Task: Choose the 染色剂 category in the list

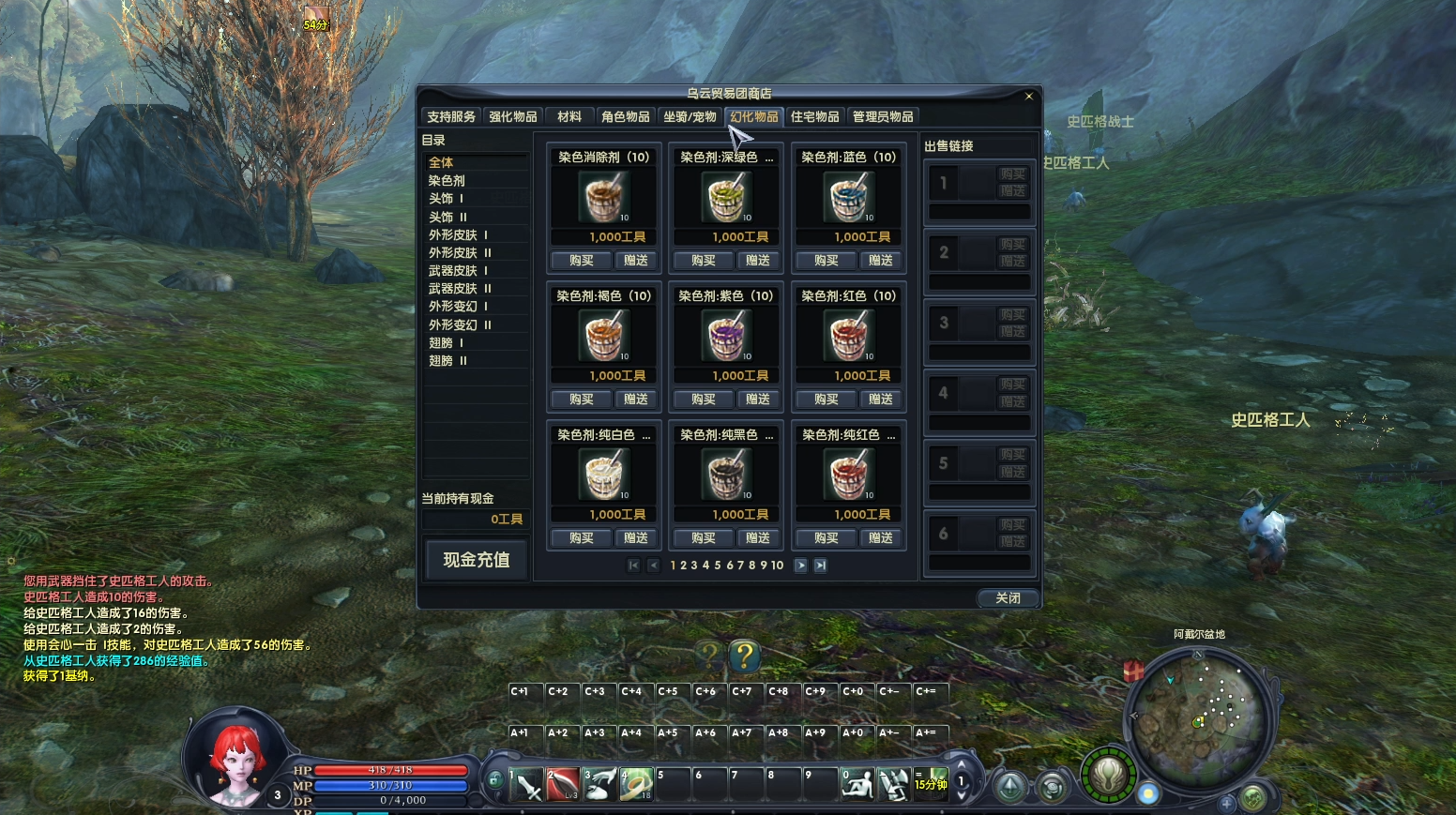Action: (x=447, y=180)
